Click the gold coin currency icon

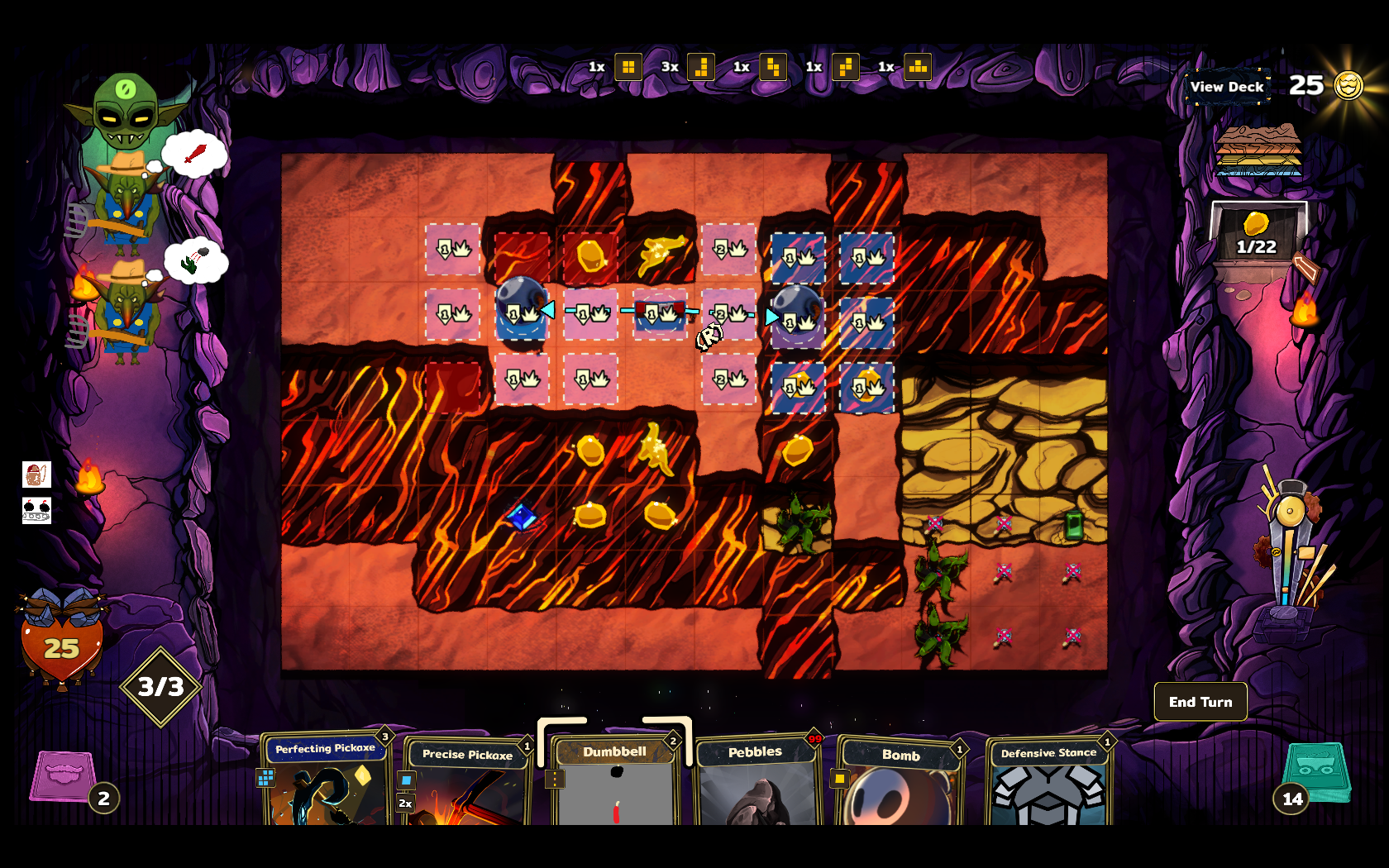(x=1348, y=85)
